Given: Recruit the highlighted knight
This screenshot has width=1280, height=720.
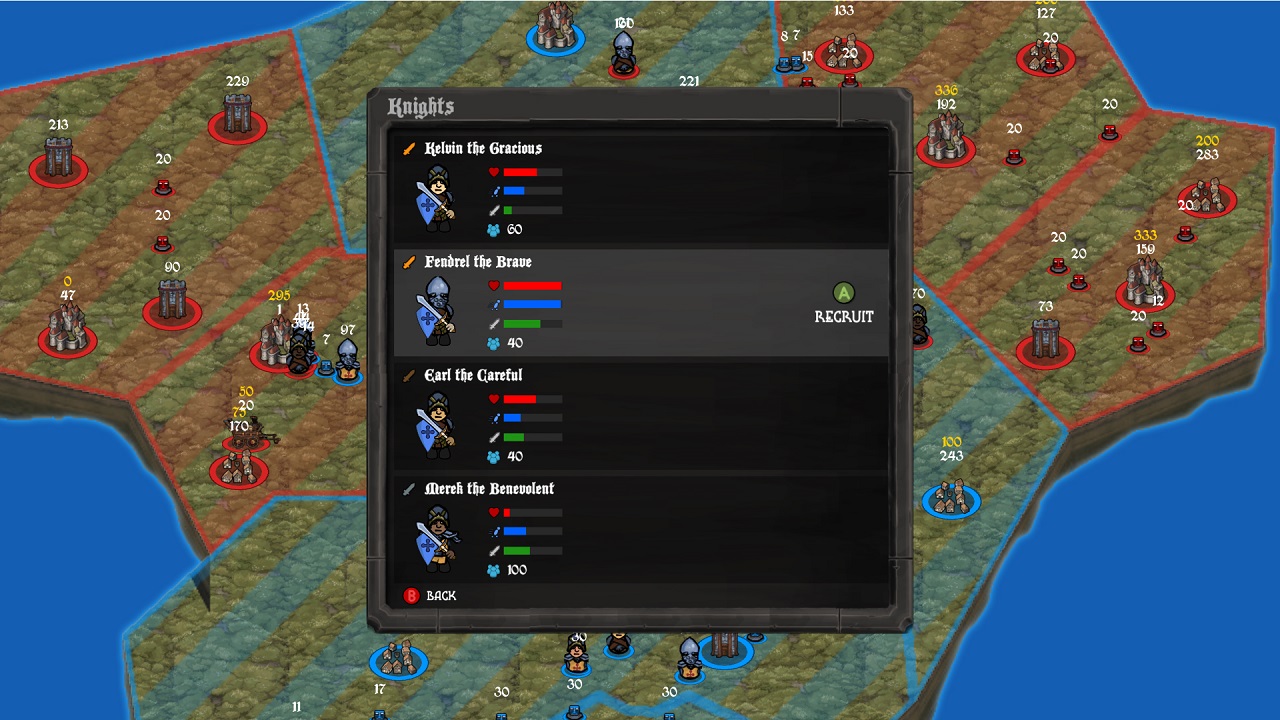Looking at the screenshot, I should click(x=844, y=304).
